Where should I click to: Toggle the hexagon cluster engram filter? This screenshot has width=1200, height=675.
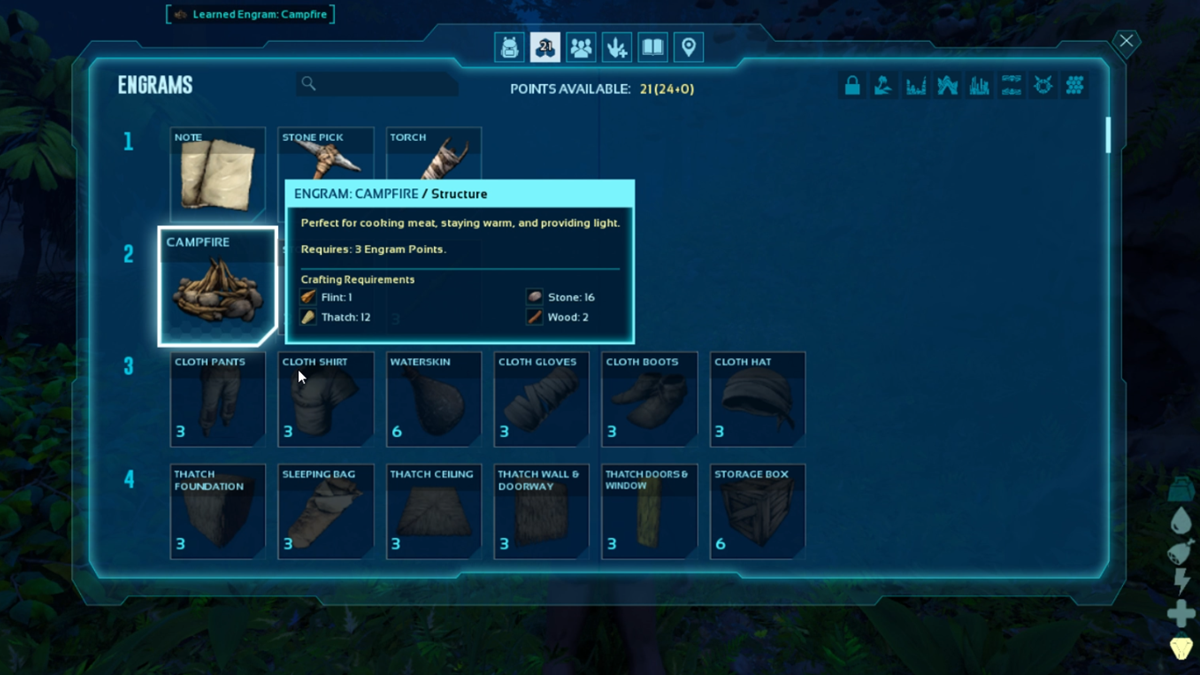1075,86
